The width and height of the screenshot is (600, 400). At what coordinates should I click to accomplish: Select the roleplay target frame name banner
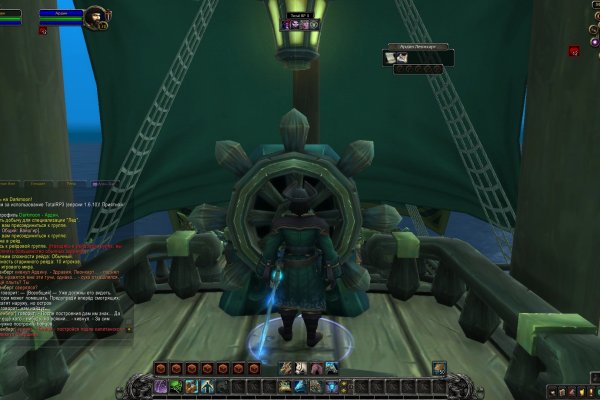pyautogui.click(x=419, y=47)
